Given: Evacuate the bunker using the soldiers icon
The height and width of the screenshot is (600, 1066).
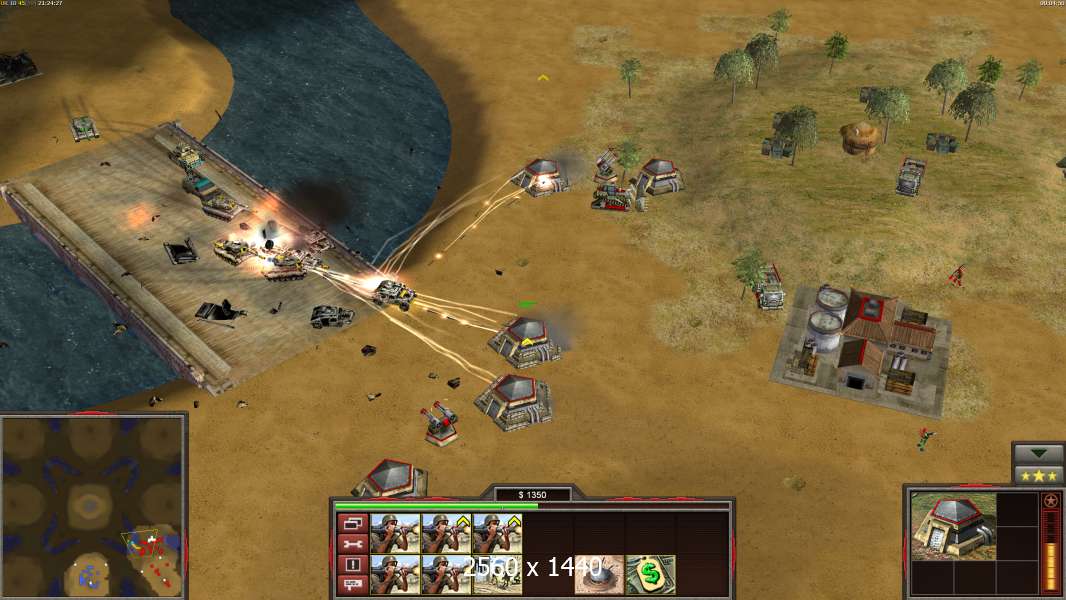Looking at the screenshot, I should tap(496, 574).
